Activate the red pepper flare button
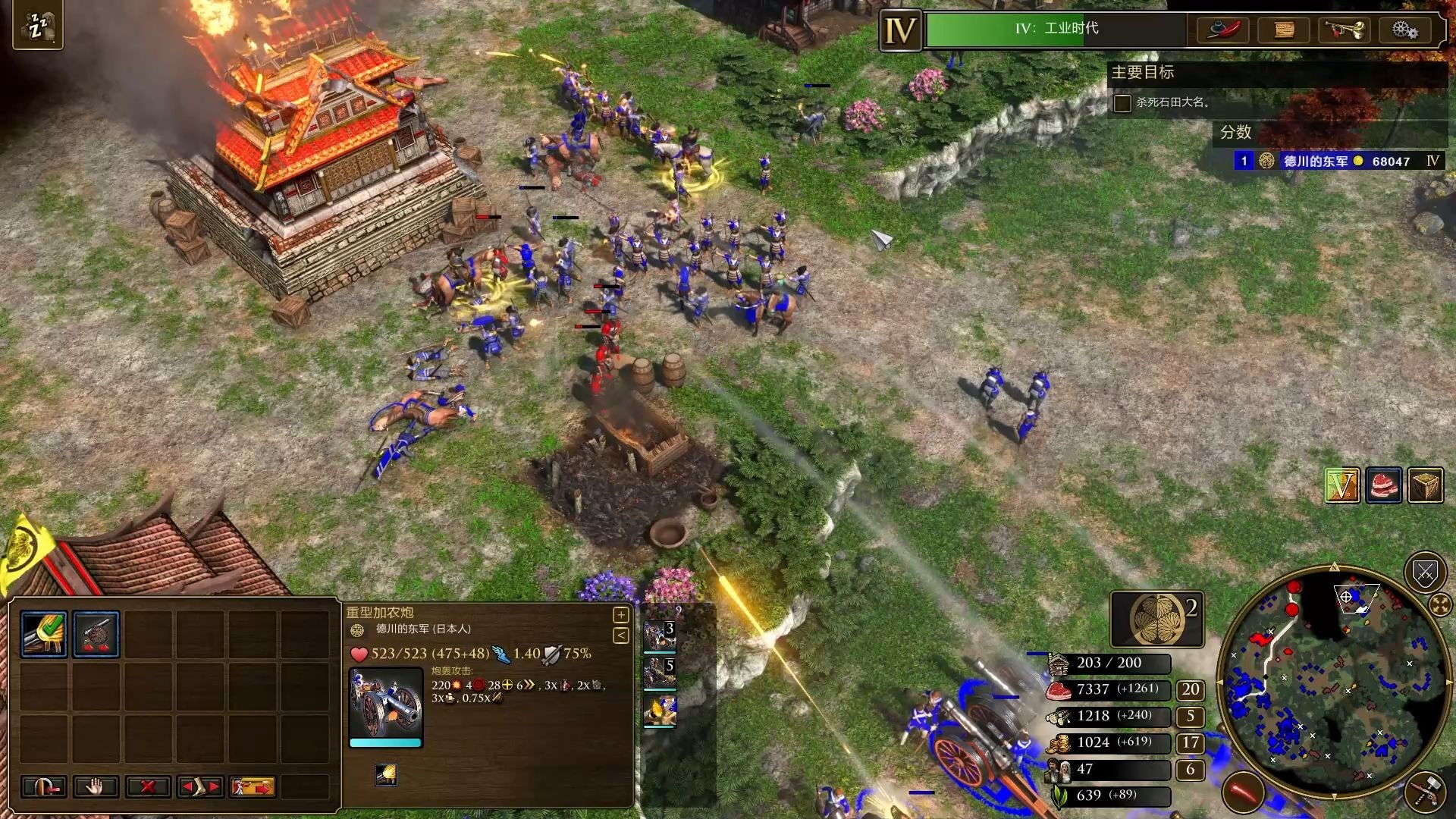Screen dimensions: 1456x819 tap(1244, 792)
